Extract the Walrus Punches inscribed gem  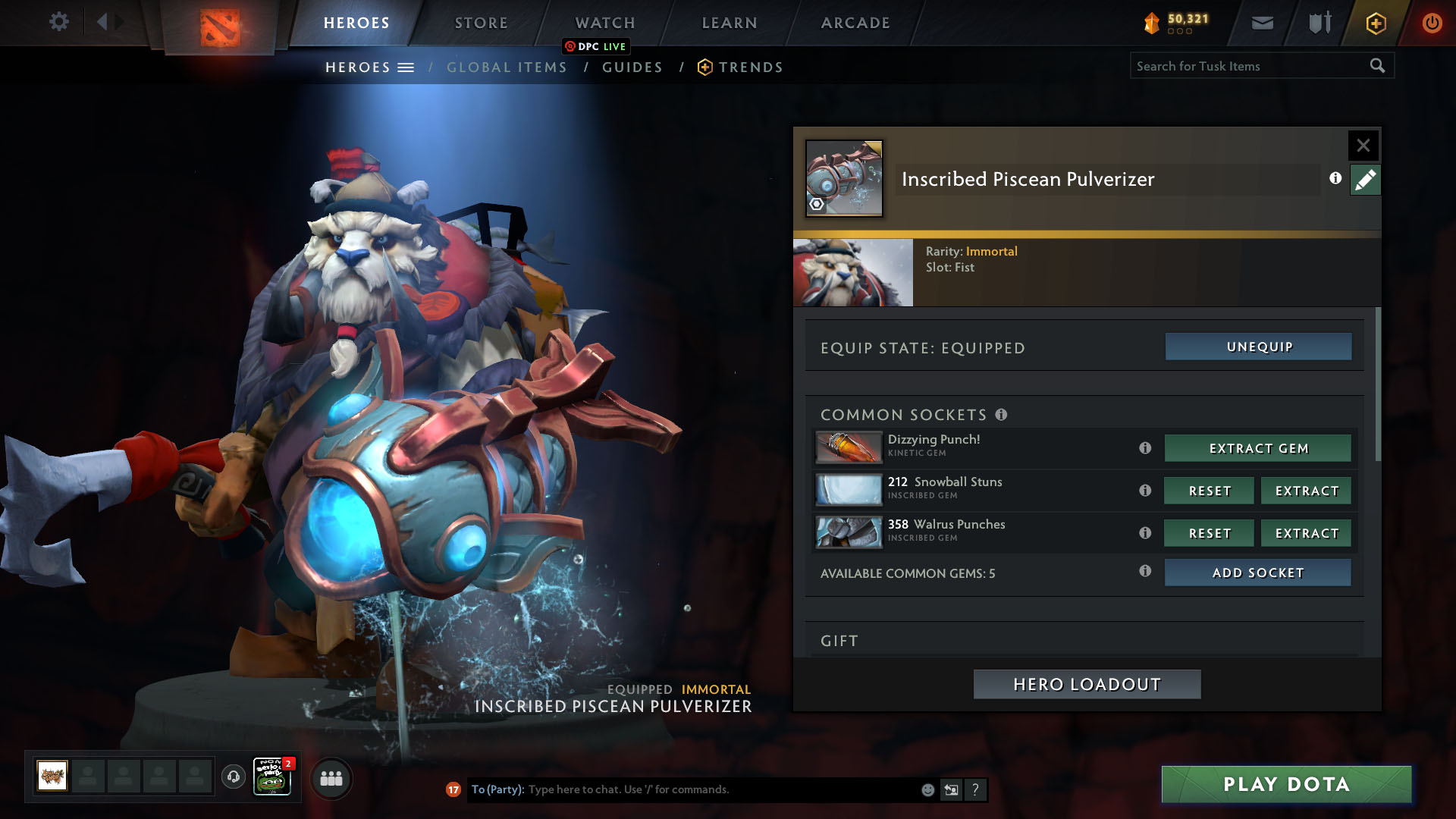[x=1306, y=533]
